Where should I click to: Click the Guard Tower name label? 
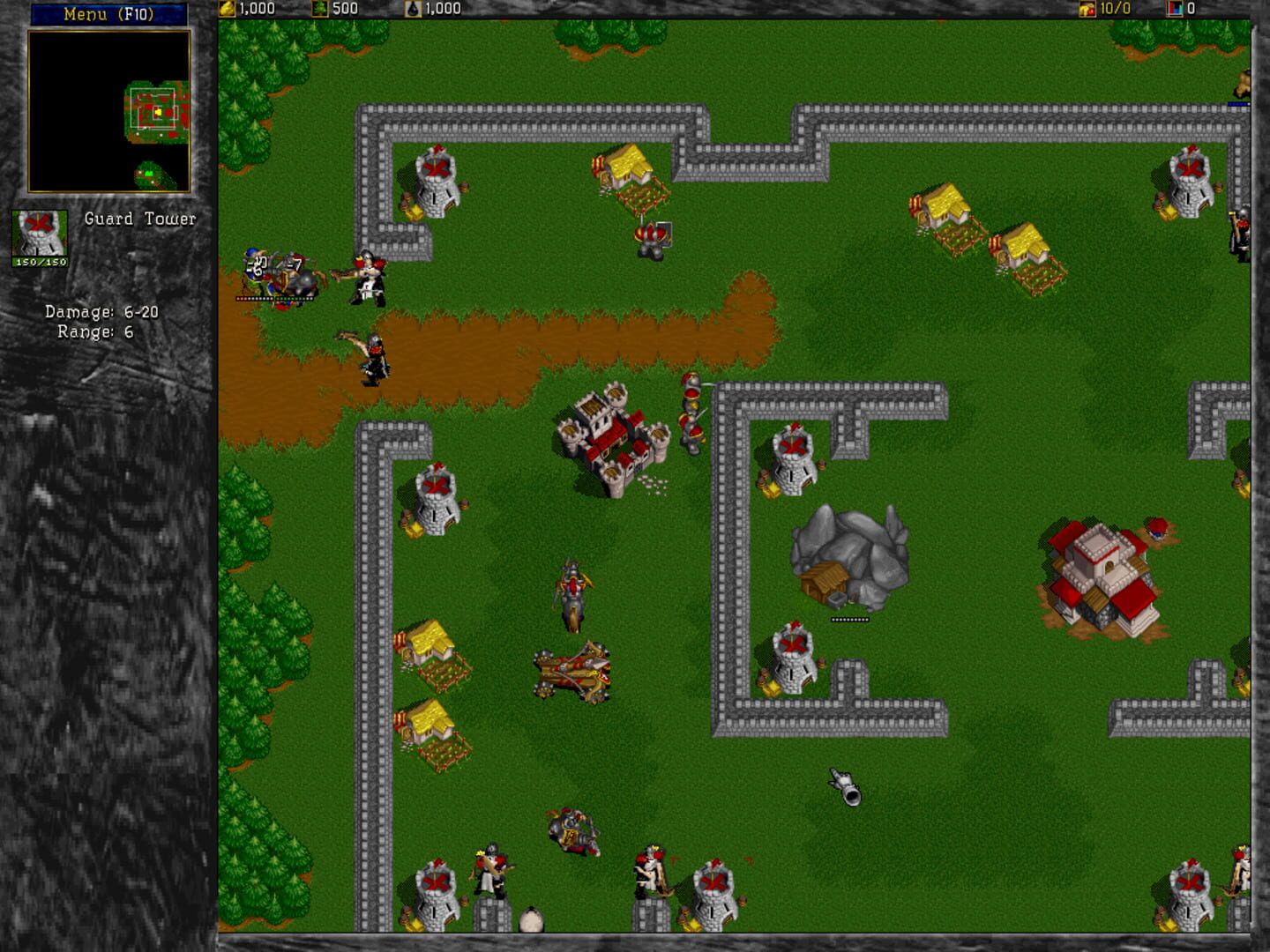[138, 219]
